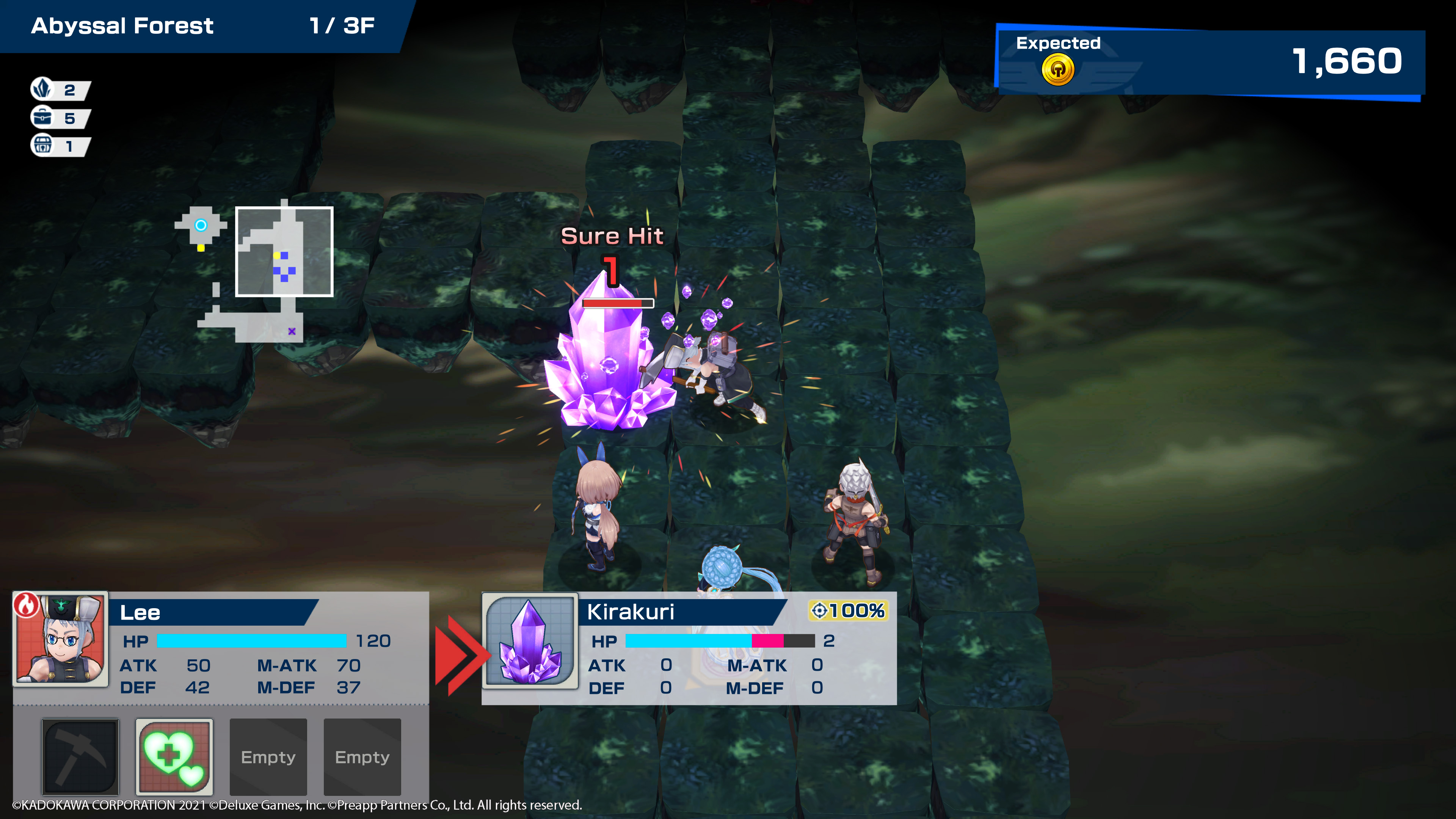Viewport: 1456px width, 819px height.
Task: Select the Kirakuri crystal target portrait
Action: [x=530, y=641]
